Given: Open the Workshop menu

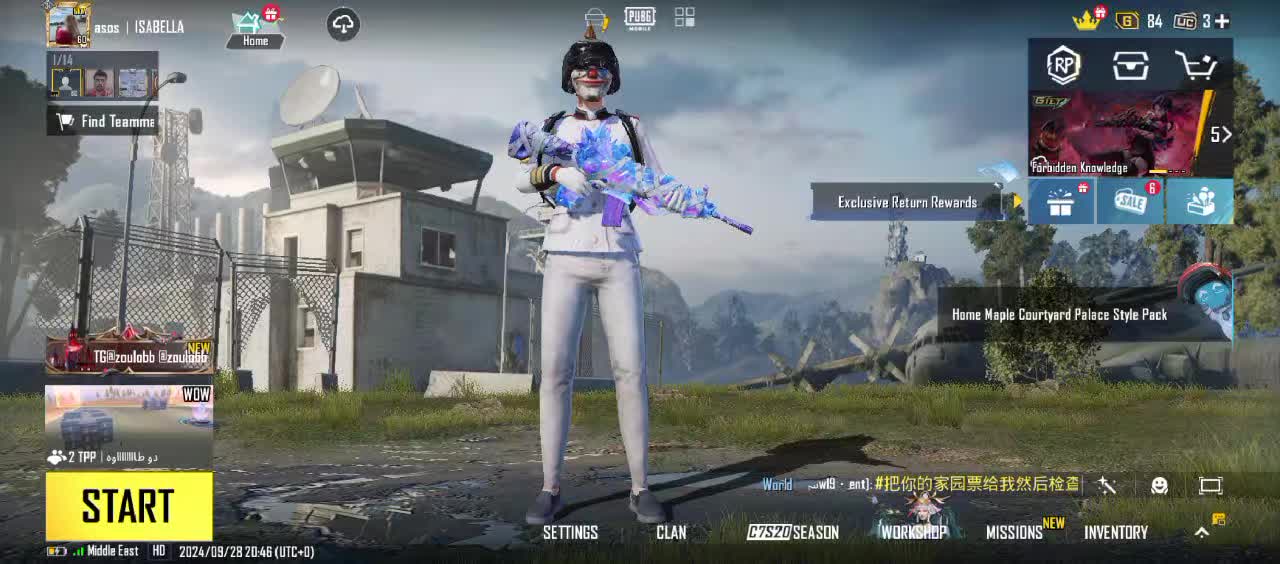Looking at the screenshot, I should pyautogui.click(x=913, y=532).
